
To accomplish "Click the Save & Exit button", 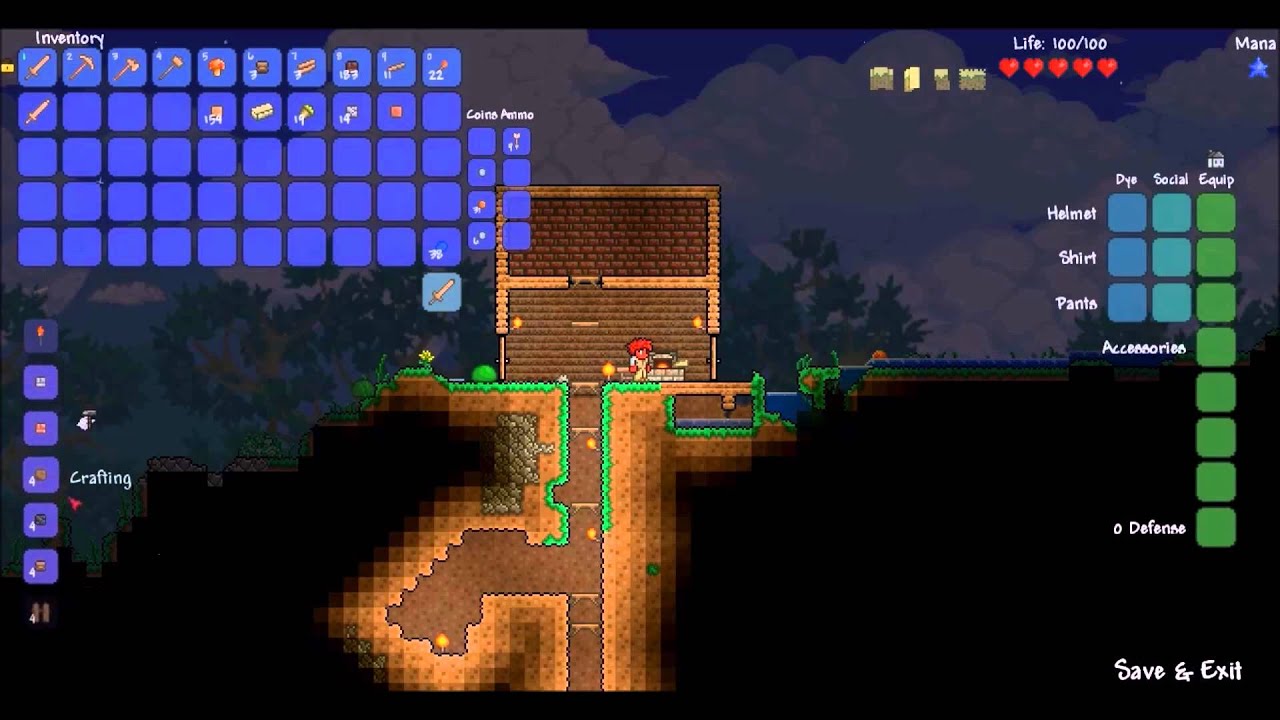I will (x=1177, y=670).
